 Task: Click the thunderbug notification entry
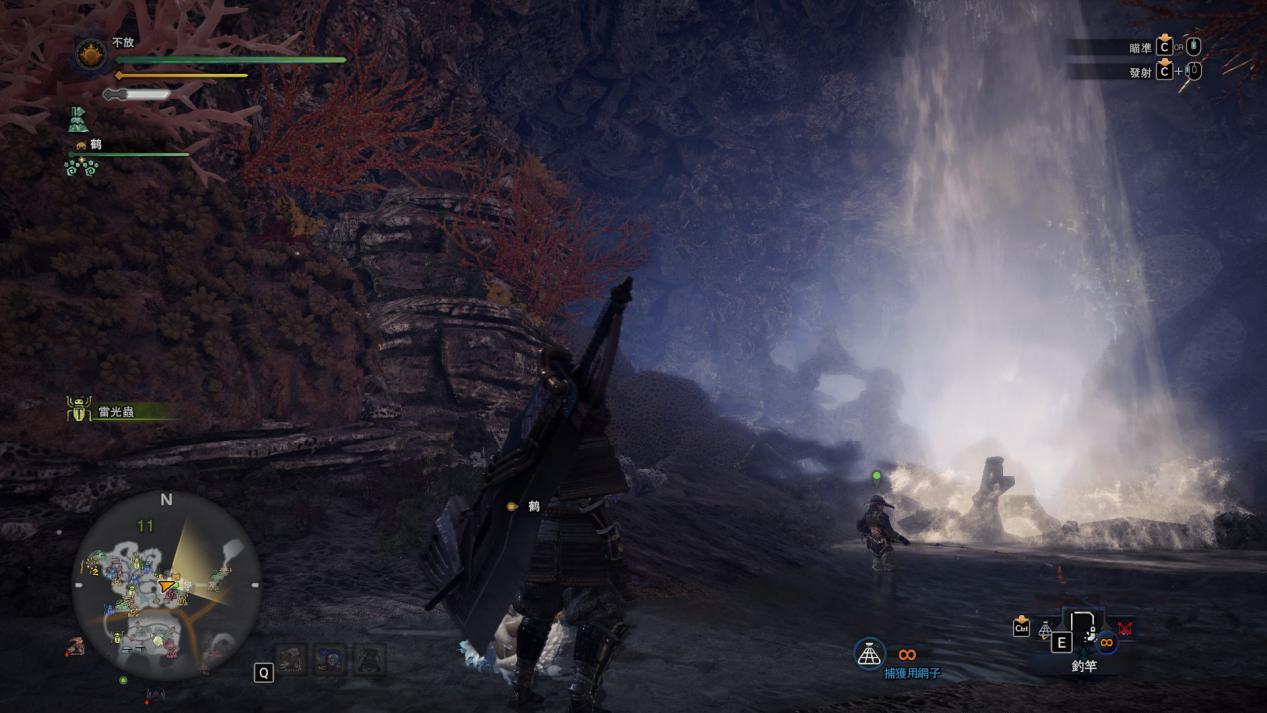pos(108,410)
